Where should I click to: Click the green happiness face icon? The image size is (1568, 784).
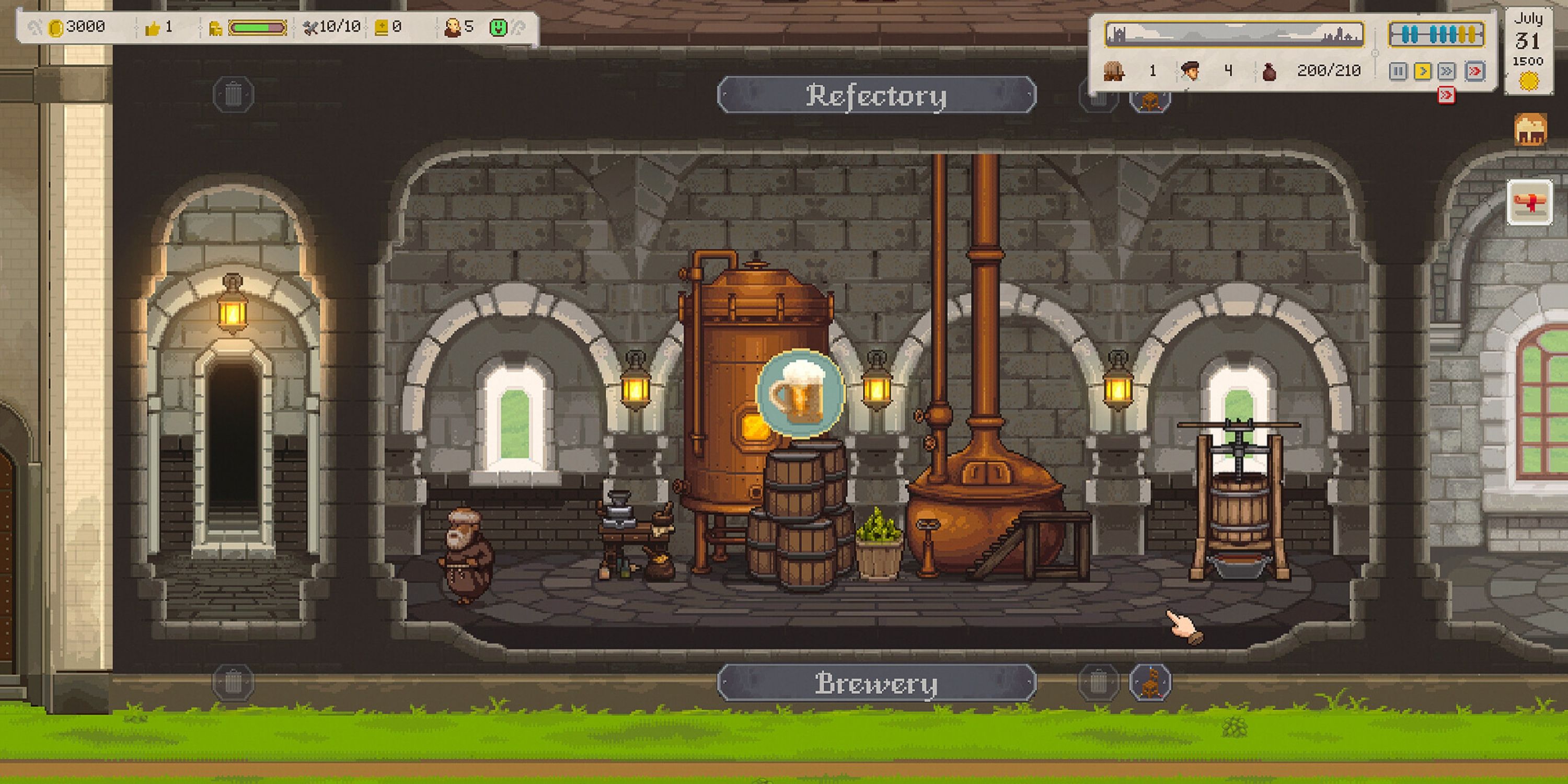(499, 26)
